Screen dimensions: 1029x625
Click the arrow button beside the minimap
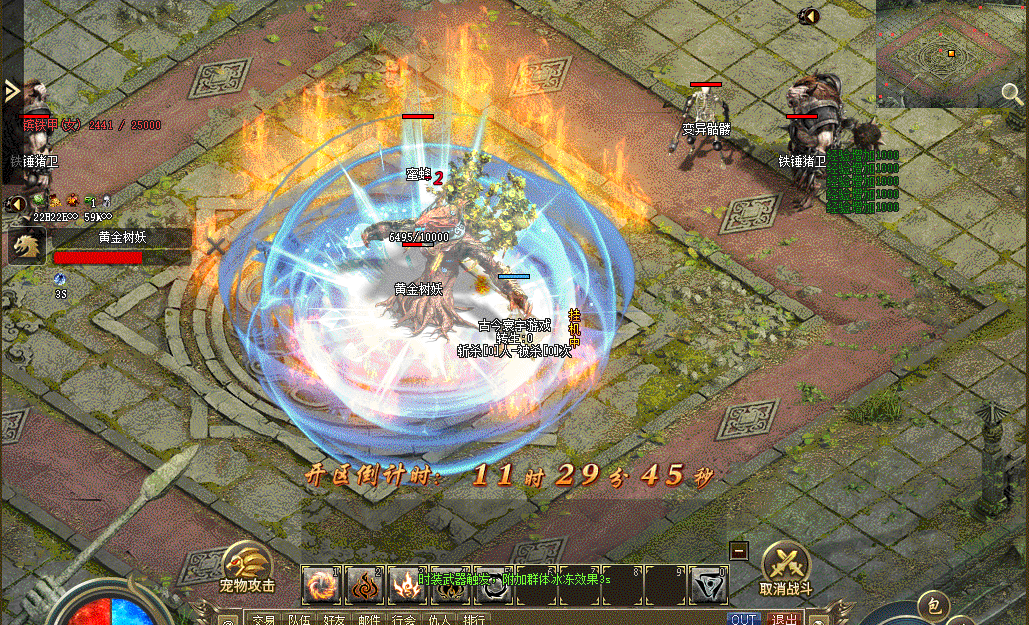809,16
